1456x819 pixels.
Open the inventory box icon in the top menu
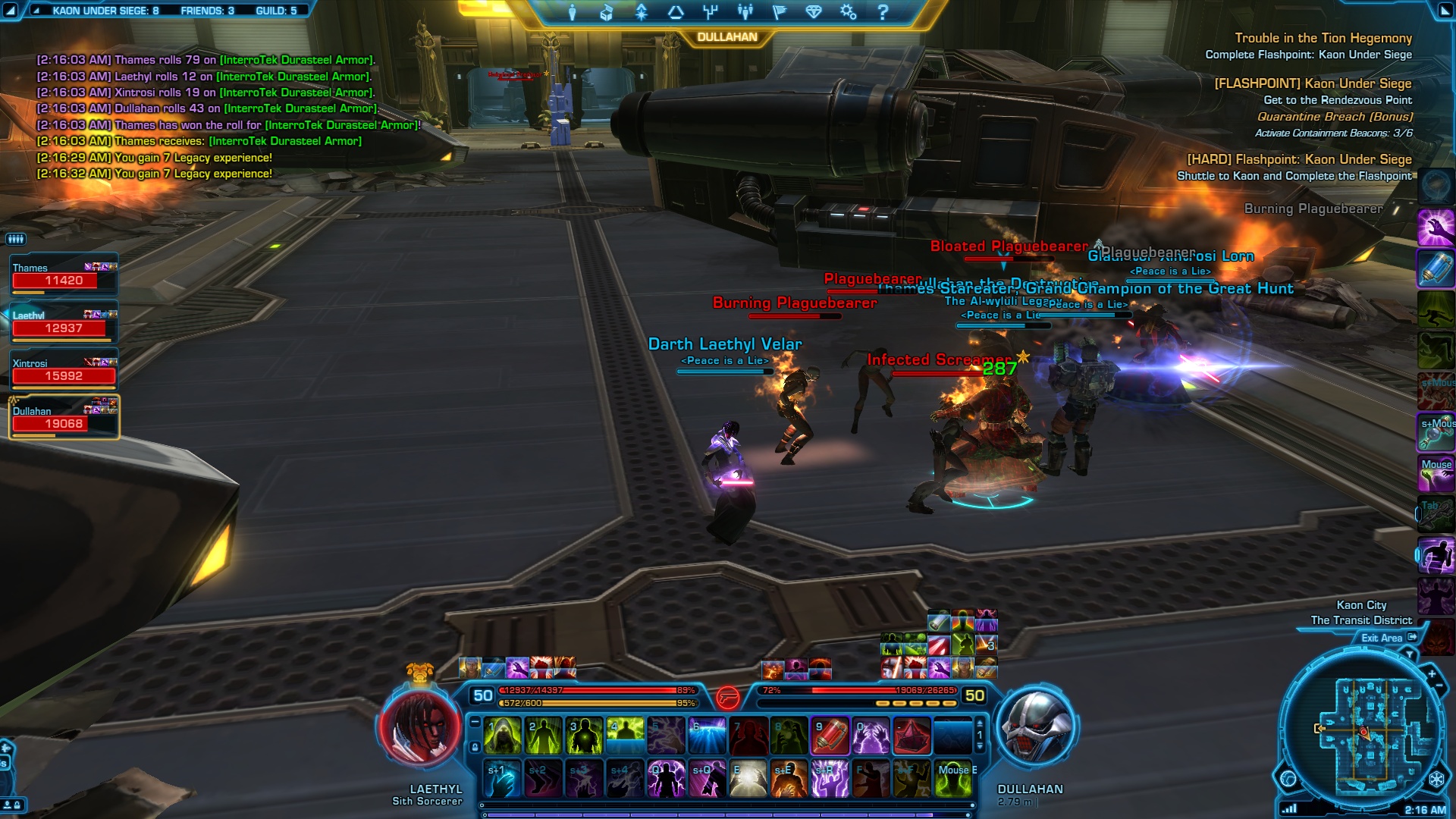[x=607, y=12]
